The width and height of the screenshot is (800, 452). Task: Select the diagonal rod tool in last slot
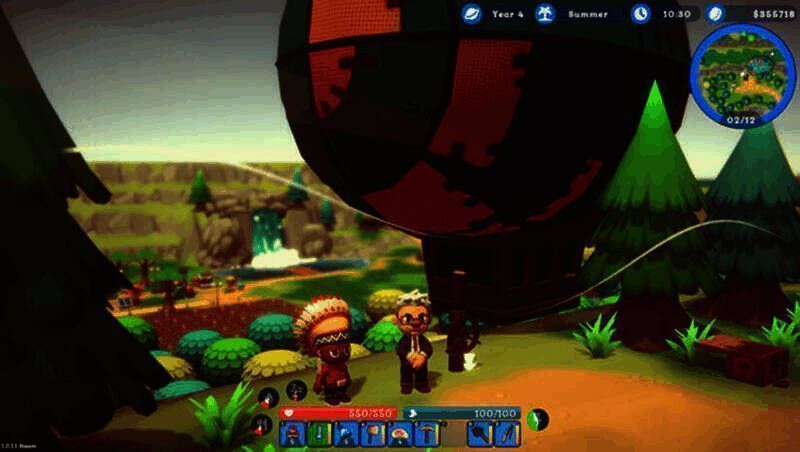pyautogui.click(x=508, y=434)
